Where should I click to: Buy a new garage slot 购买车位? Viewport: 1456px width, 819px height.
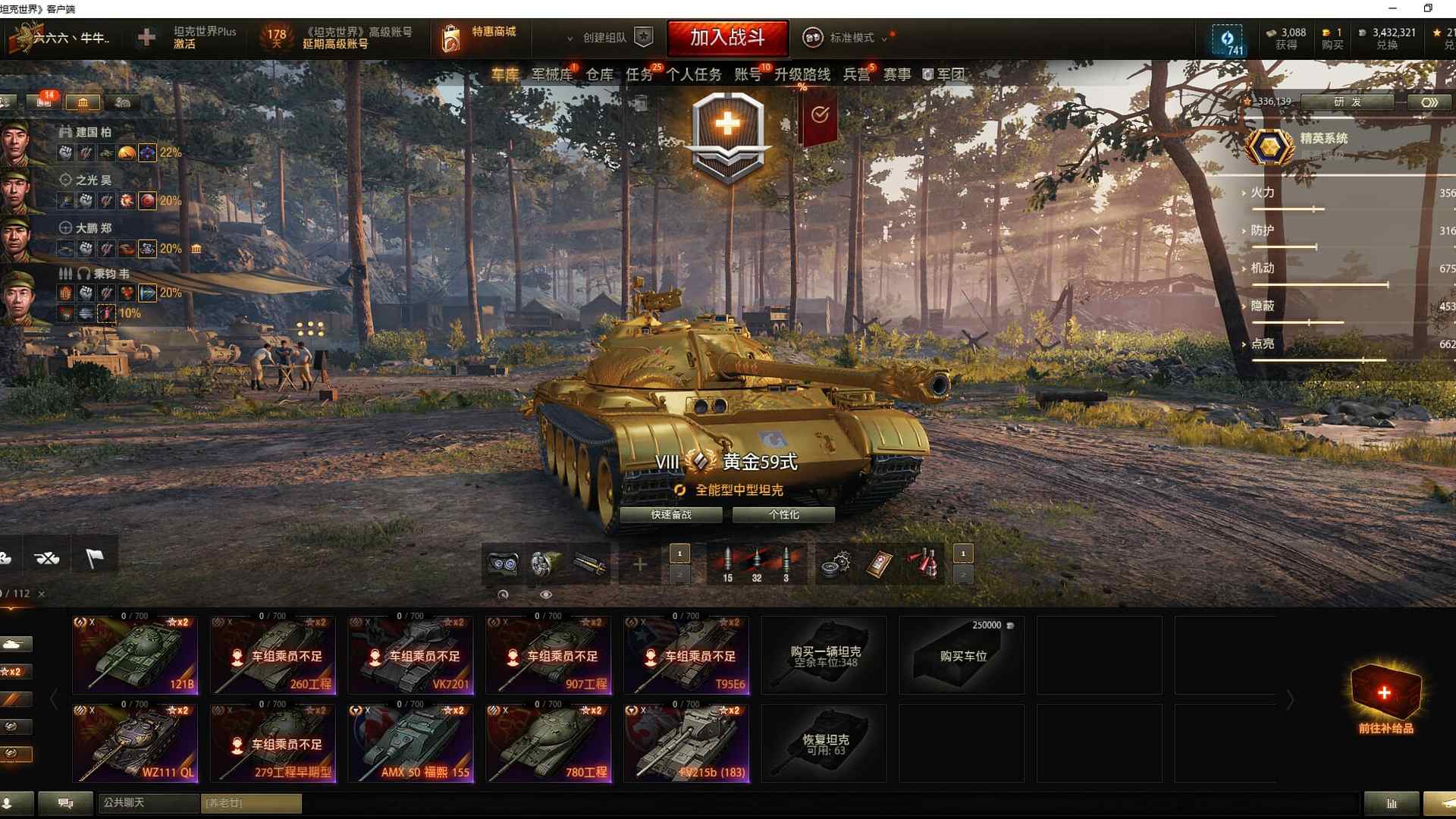(962, 655)
